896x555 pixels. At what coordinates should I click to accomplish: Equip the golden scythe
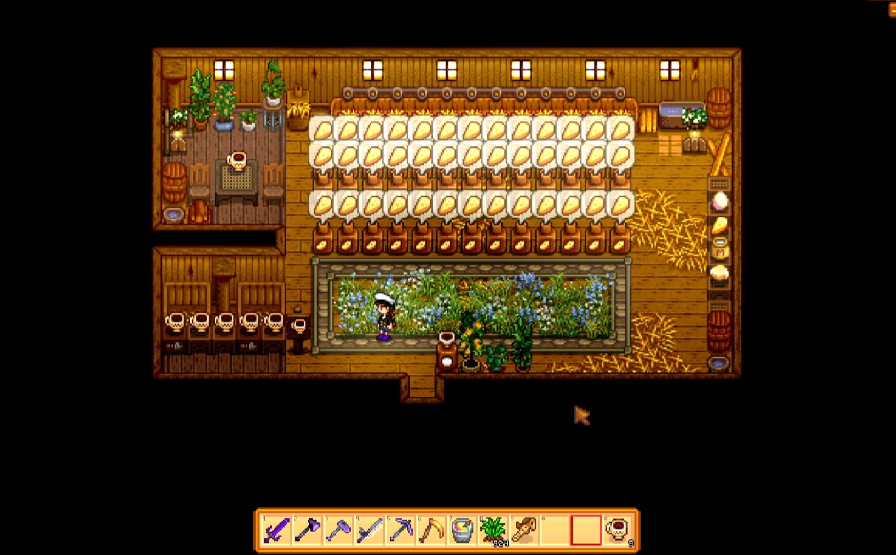click(431, 530)
